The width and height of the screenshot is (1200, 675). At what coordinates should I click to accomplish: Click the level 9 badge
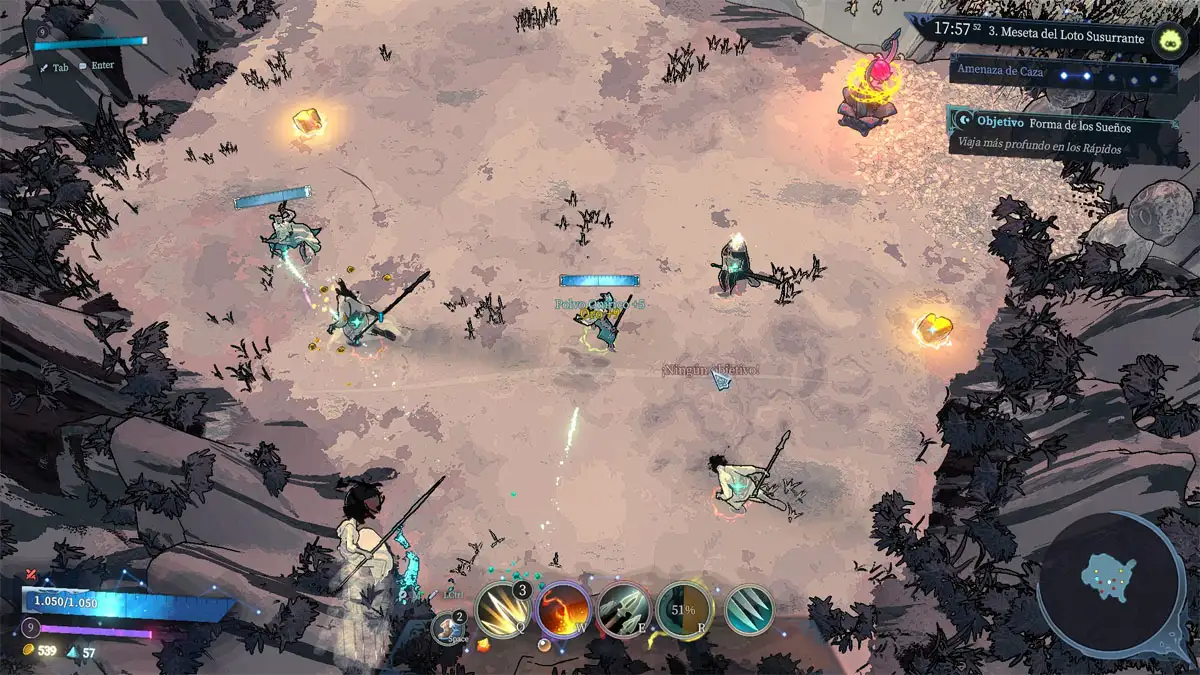click(31, 630)
